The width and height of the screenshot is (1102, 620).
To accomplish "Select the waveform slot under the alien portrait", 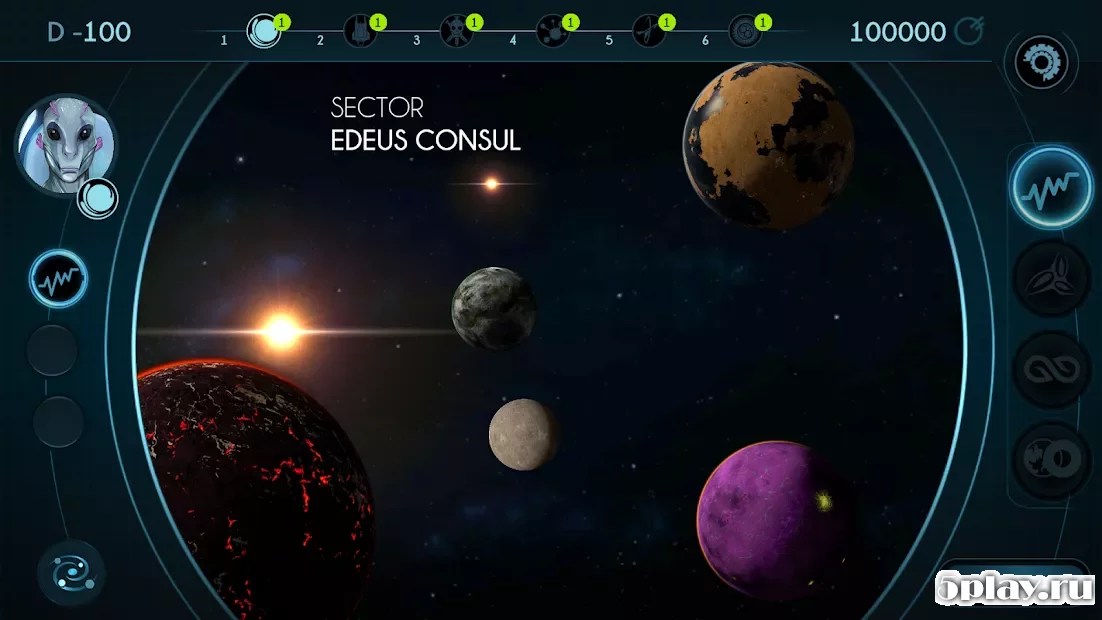I will pyautogui.click(x=58, y=279).
